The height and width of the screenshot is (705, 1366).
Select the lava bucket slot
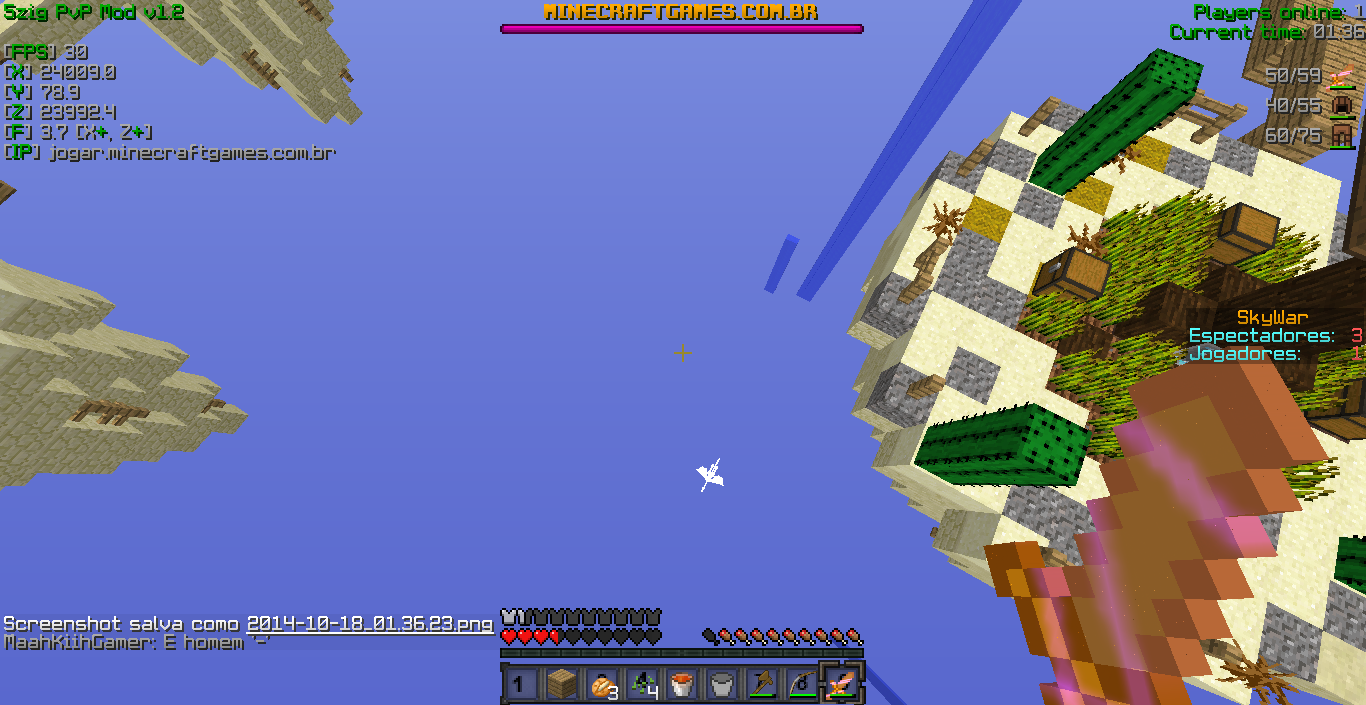click(x=681, y=684)
